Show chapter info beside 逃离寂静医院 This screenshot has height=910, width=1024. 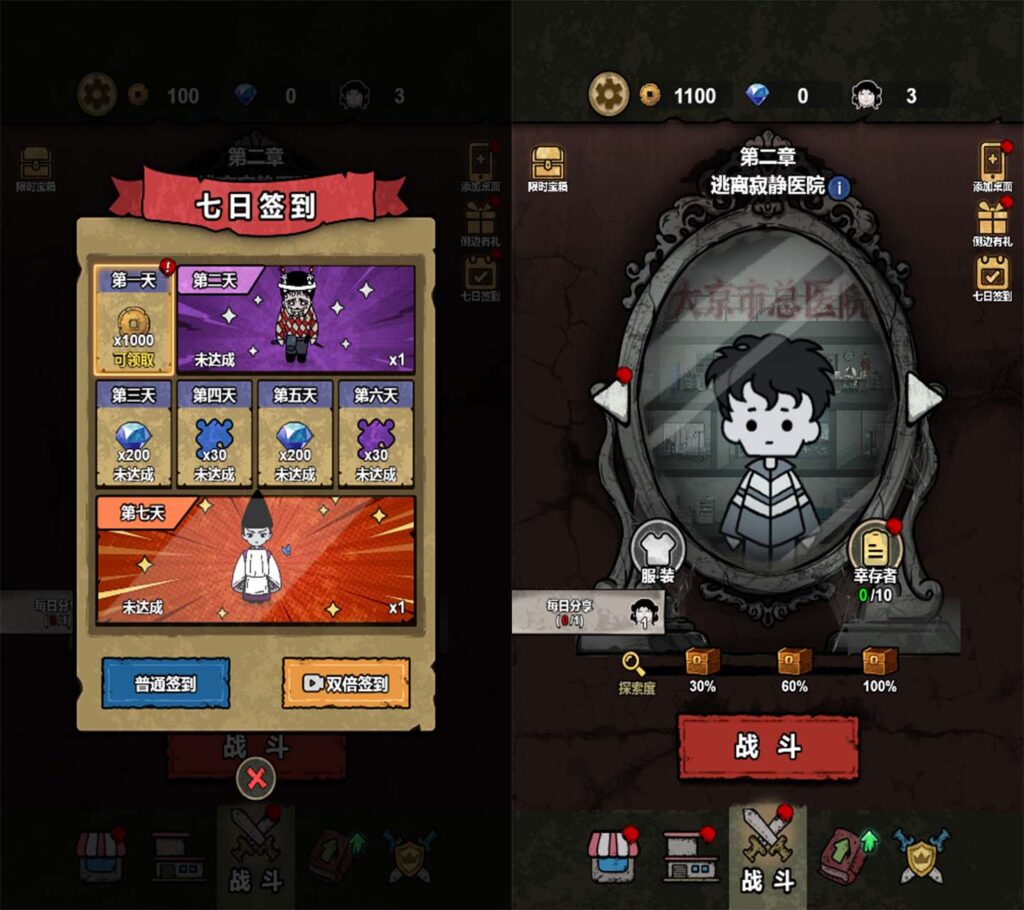838,186
